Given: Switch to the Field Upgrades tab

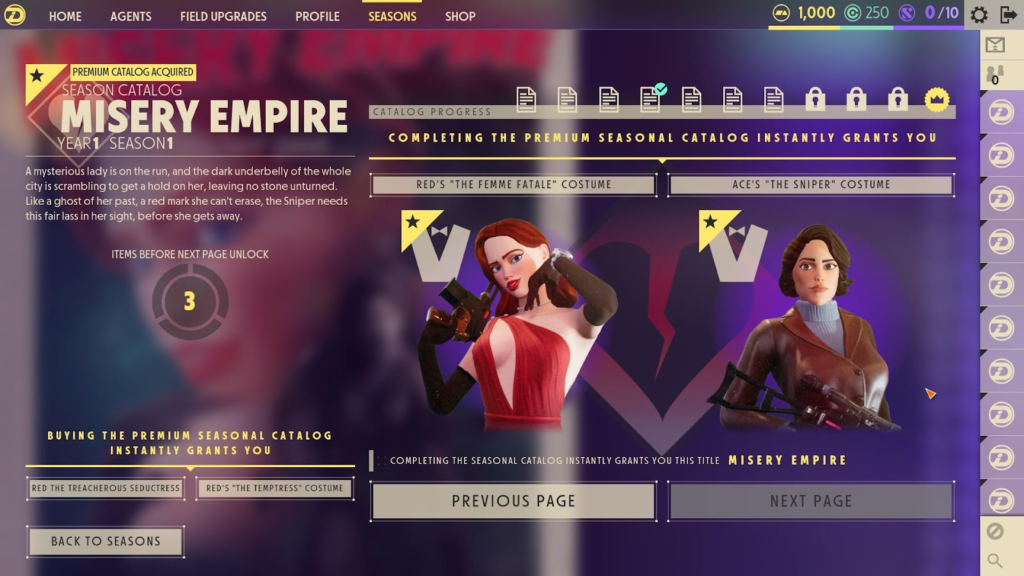Looking at the screenshot, I should click(x=223, y=16).
